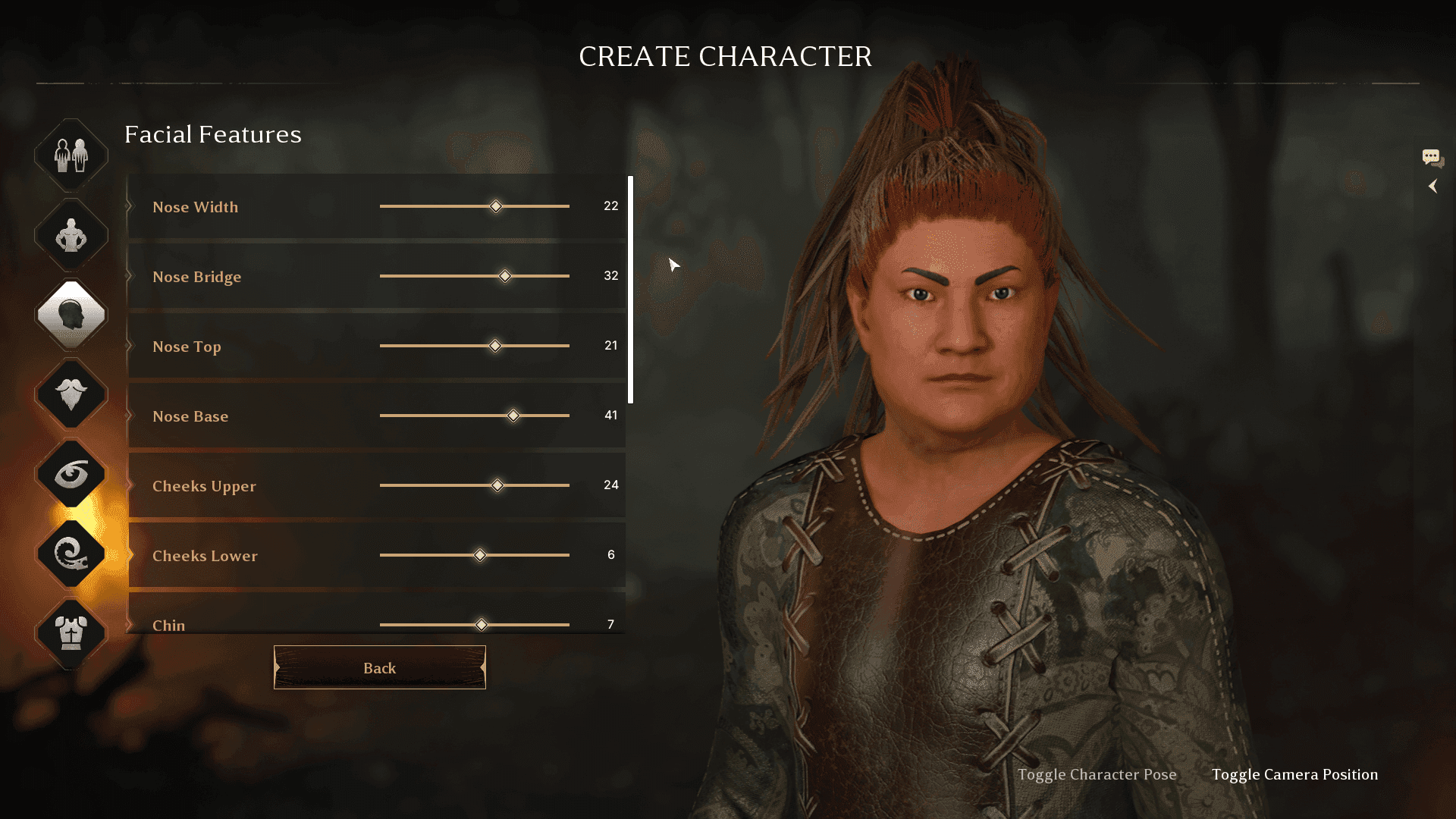This screenshot has height=819, width=1456.
Task: Select the character gender icon in the sidebar
Action: 71,154
